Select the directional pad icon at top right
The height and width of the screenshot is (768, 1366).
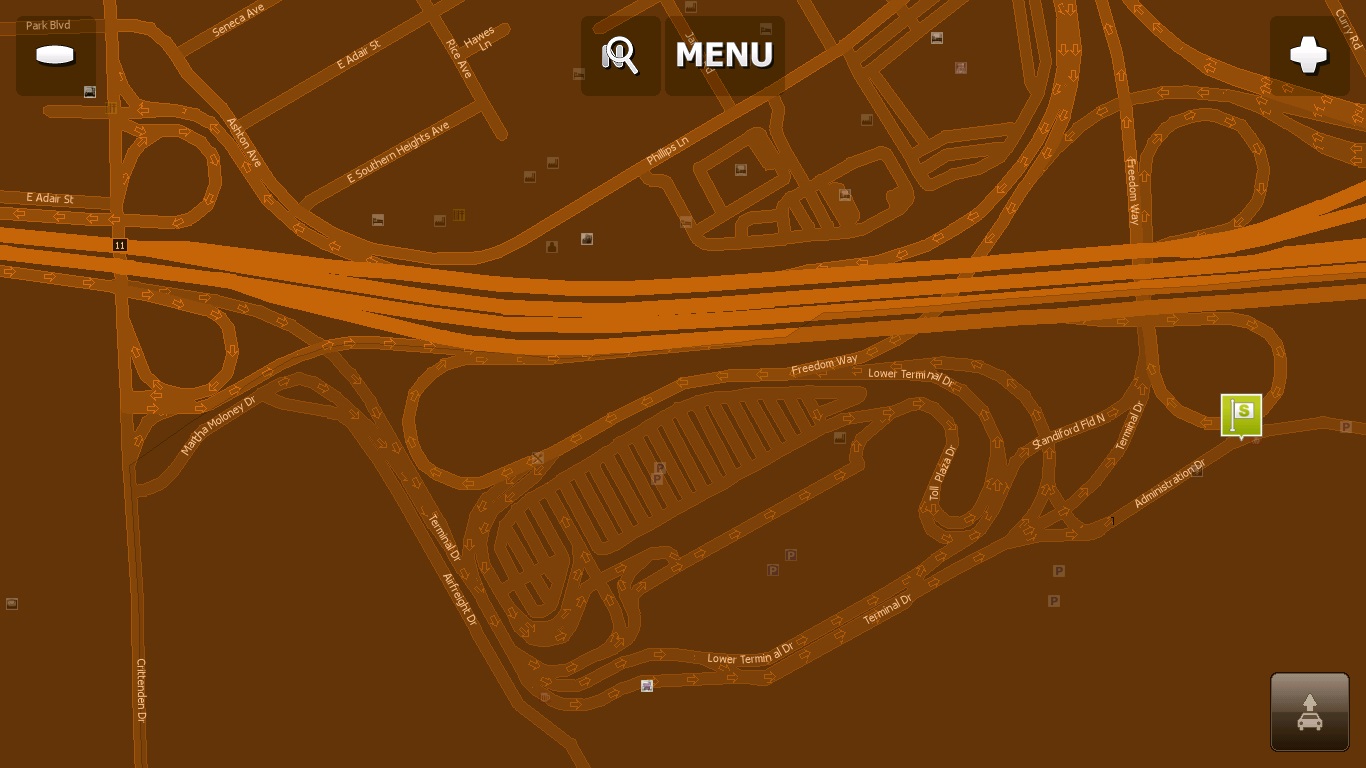tap(1310, 55)
